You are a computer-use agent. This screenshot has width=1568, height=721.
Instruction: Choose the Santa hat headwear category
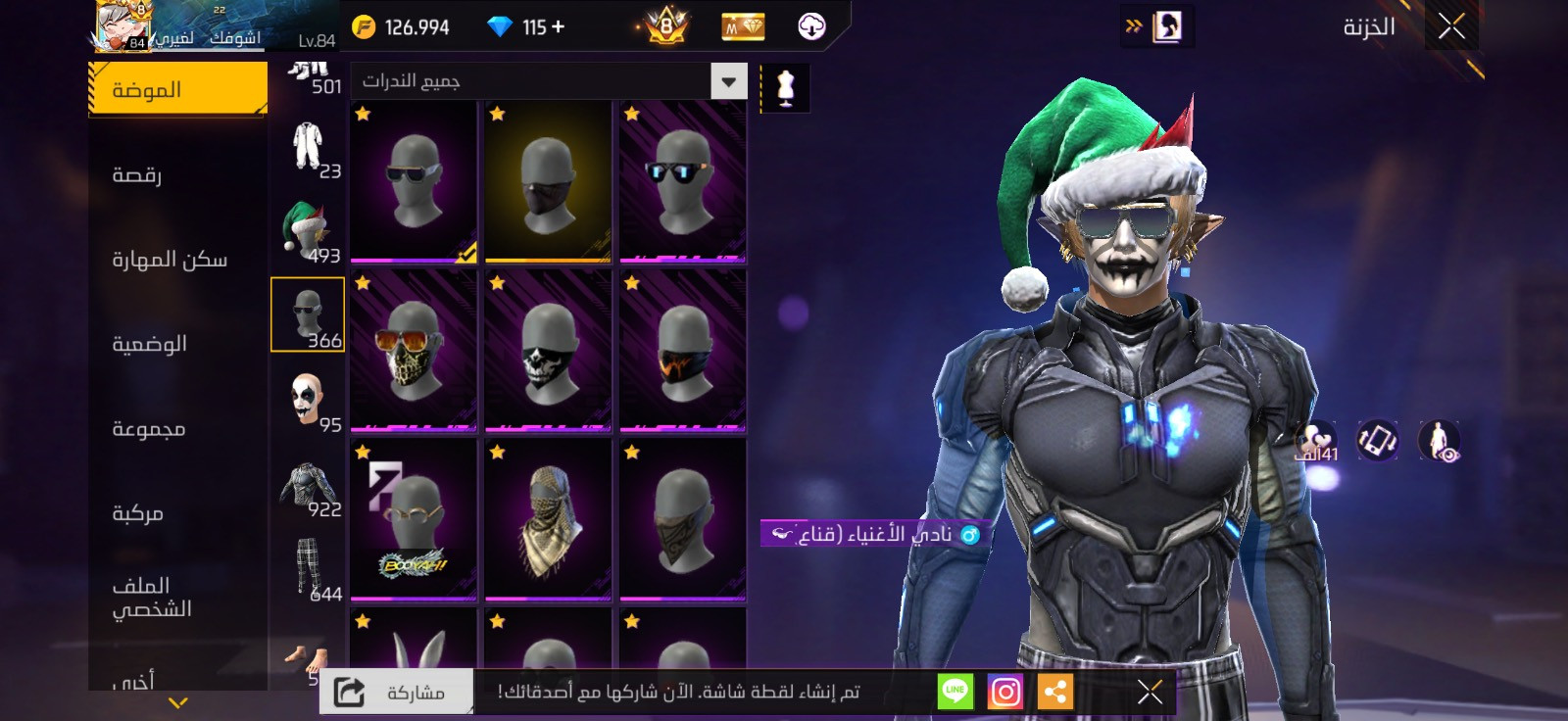coord(308,230)
